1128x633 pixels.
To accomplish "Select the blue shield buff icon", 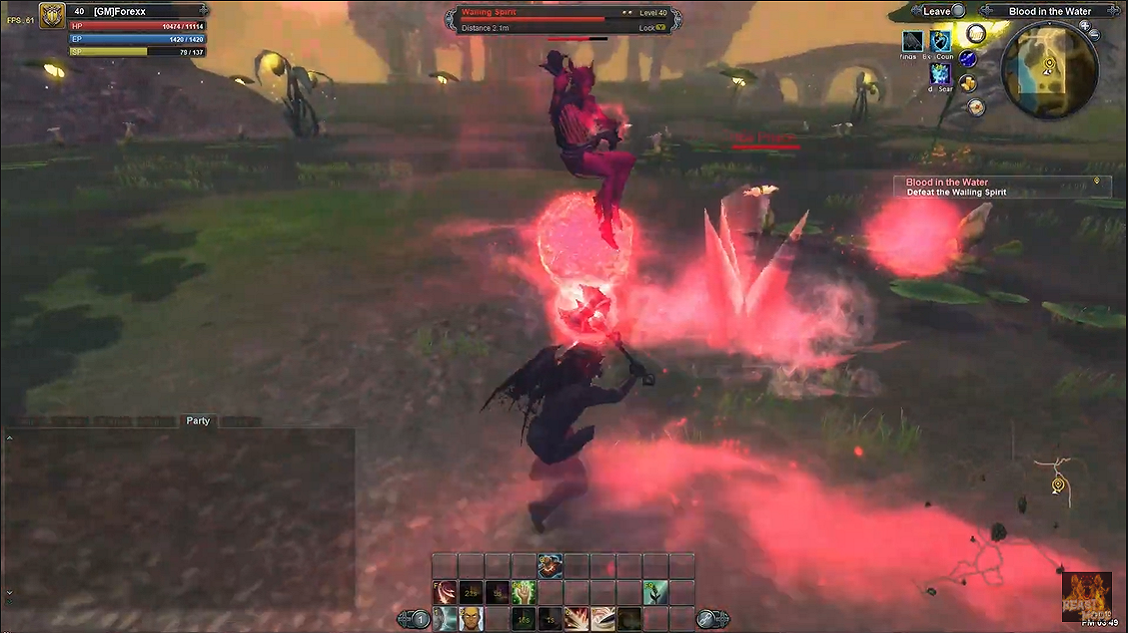I will [x=940, y=40].
